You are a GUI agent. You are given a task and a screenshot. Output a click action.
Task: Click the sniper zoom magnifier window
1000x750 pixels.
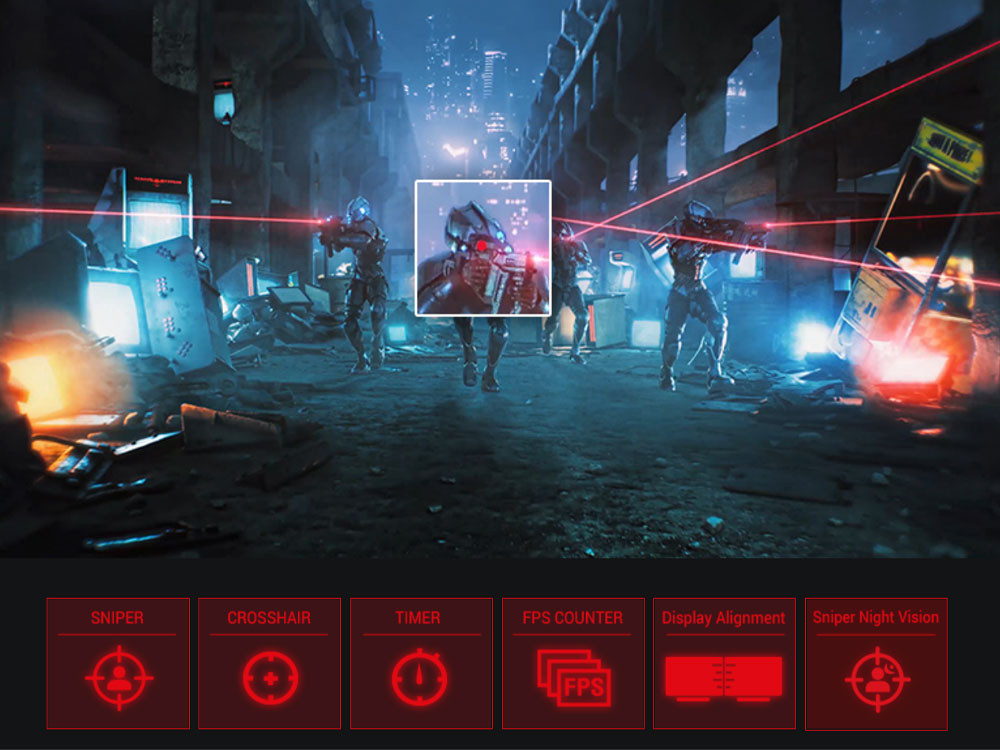[x=483, y=248]
